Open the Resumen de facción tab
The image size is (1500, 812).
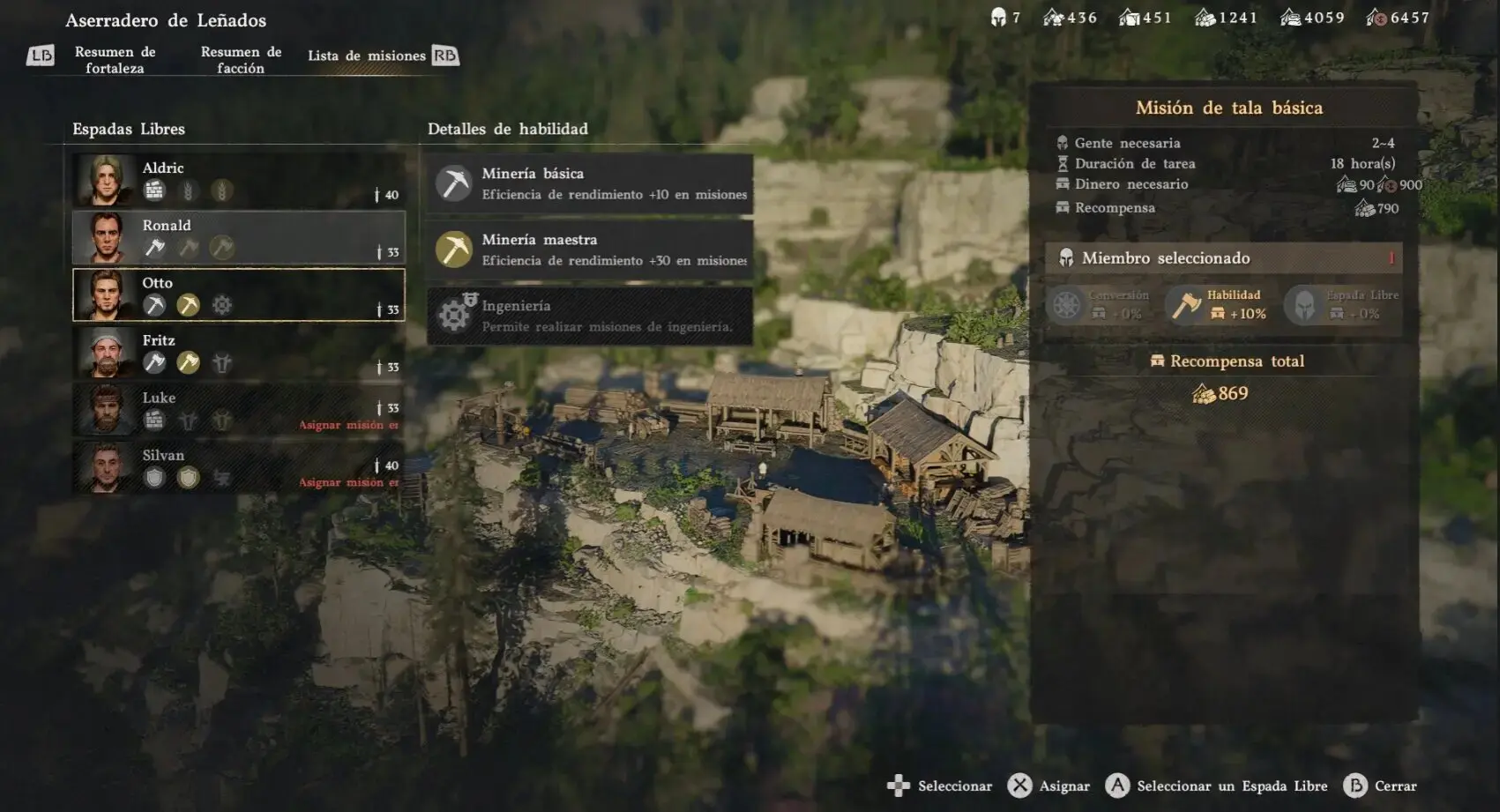241,60
